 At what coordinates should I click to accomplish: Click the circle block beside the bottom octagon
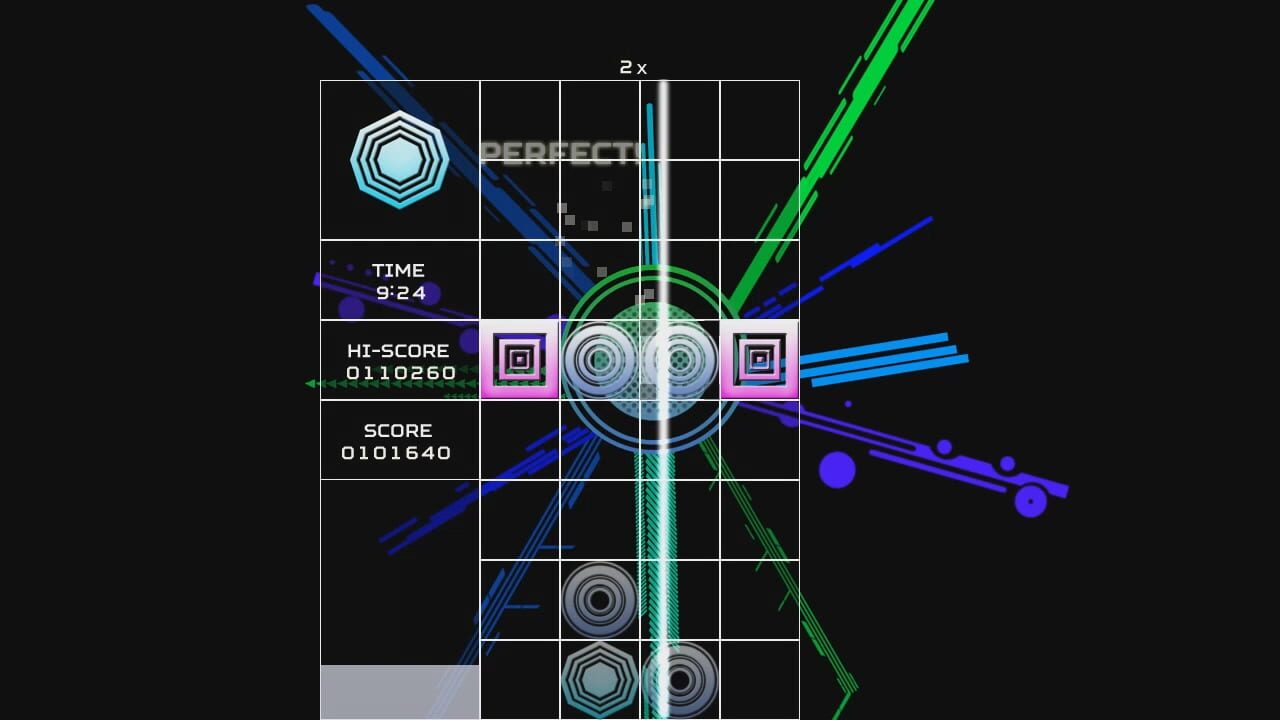pyautogui.click(x=680, y=680)
